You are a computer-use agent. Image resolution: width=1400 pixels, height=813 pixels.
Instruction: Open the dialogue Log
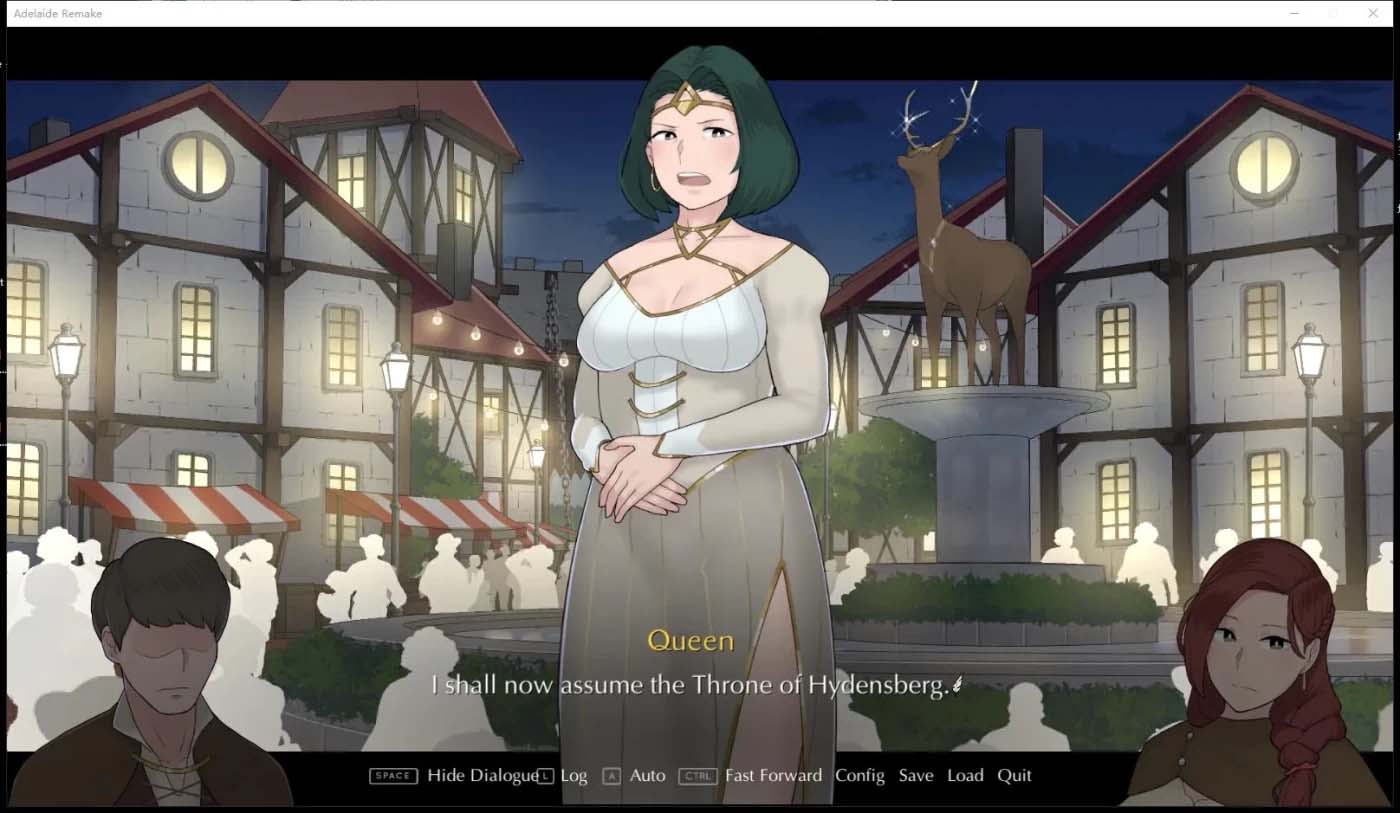click(x=573, y=776)
